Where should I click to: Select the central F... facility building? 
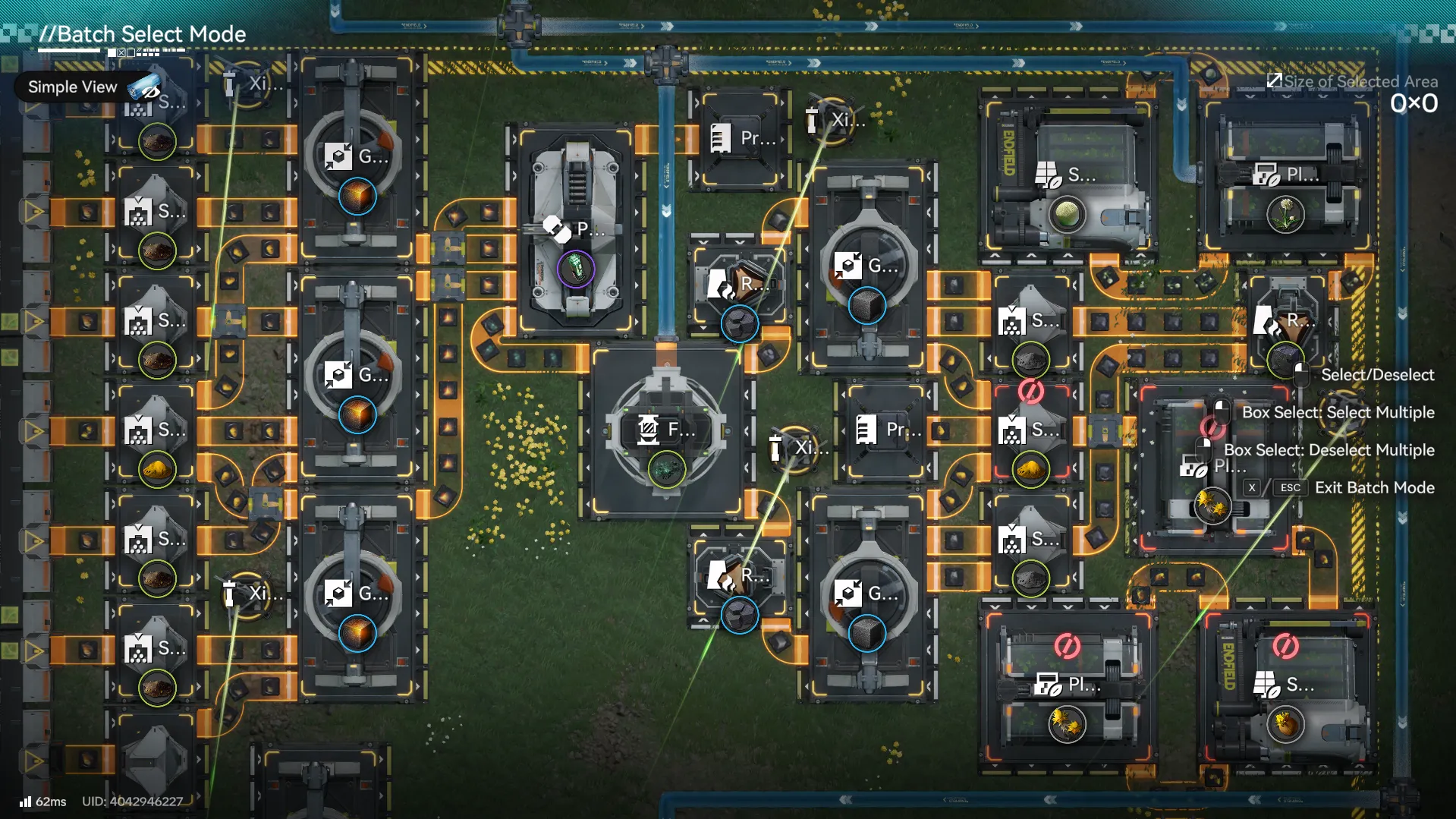(x=666, y=431)
